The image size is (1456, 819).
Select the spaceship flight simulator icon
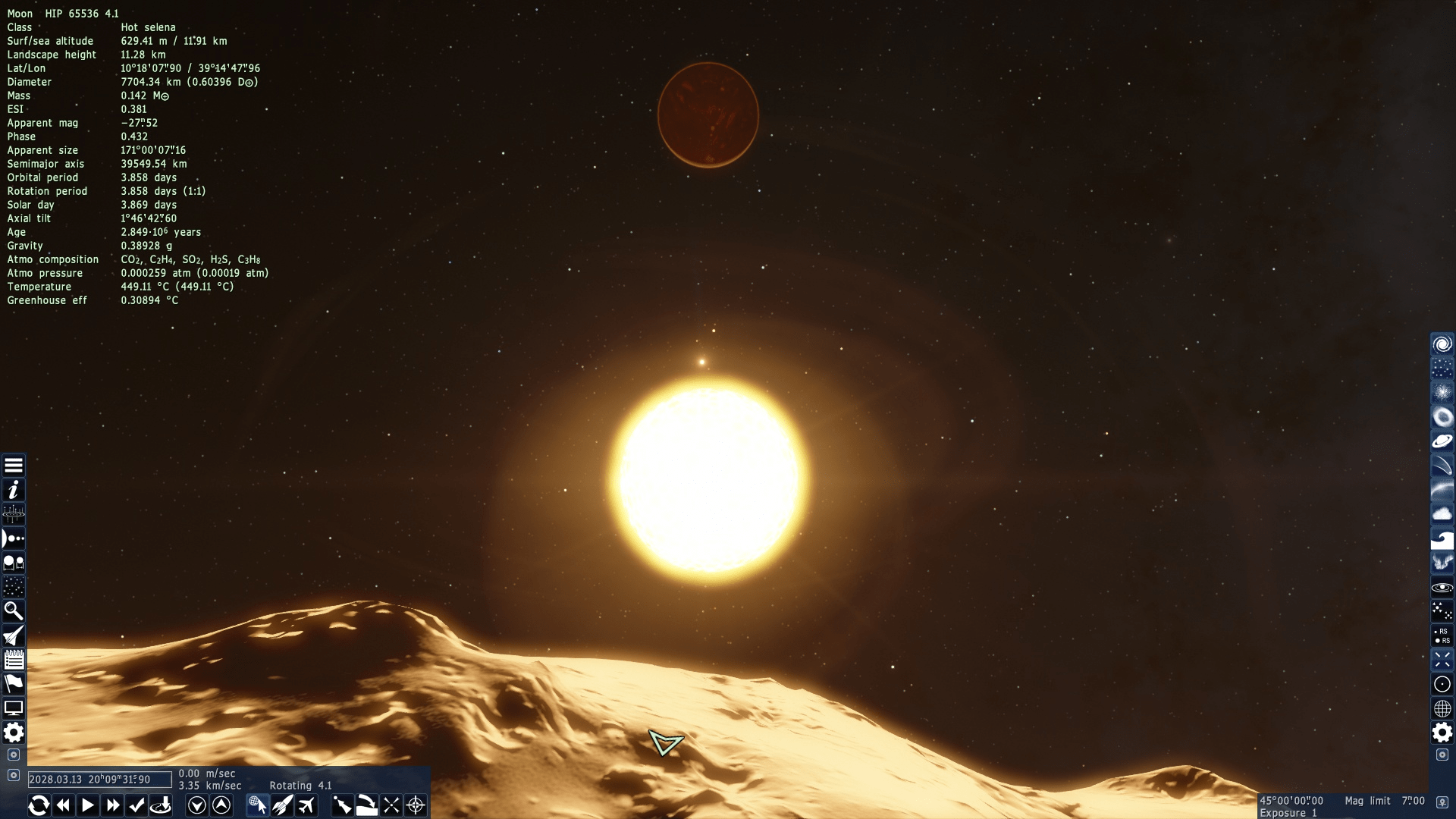pyautogui.click(x=14, y=635)
